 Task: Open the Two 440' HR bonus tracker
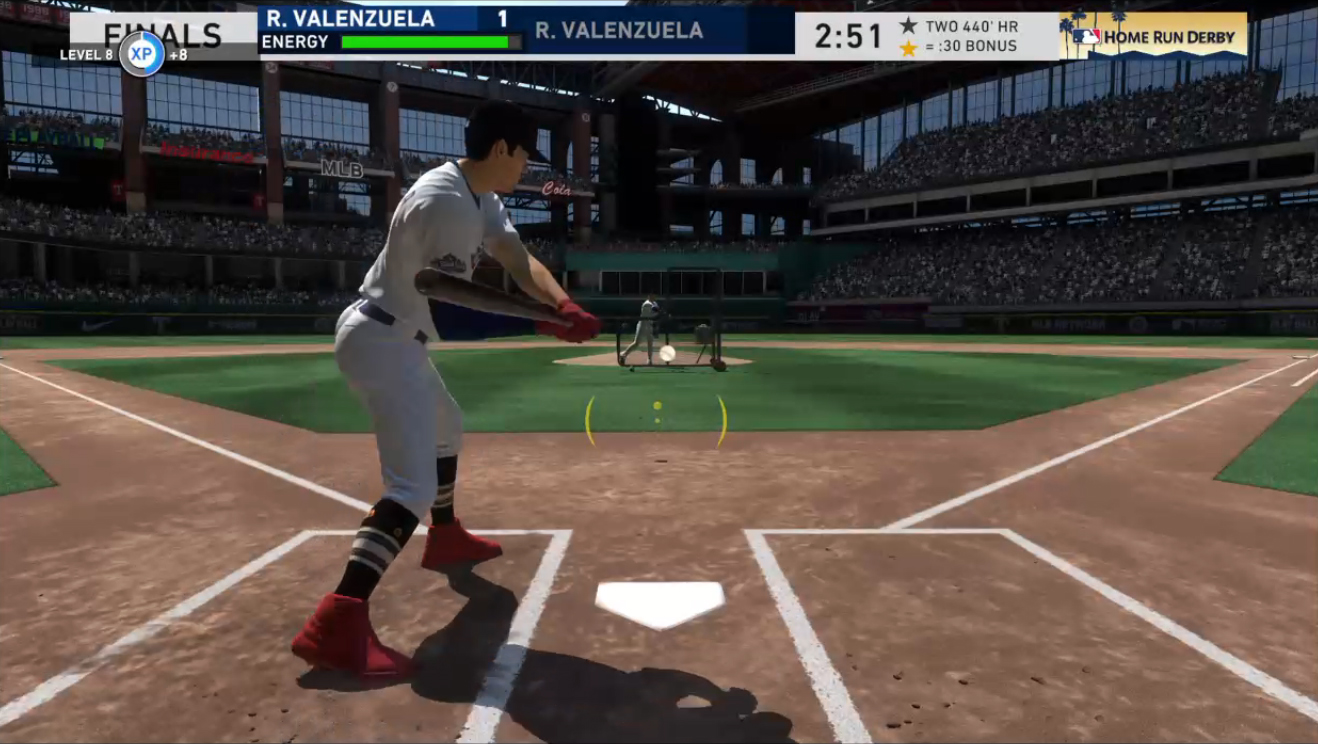point(957,36)
